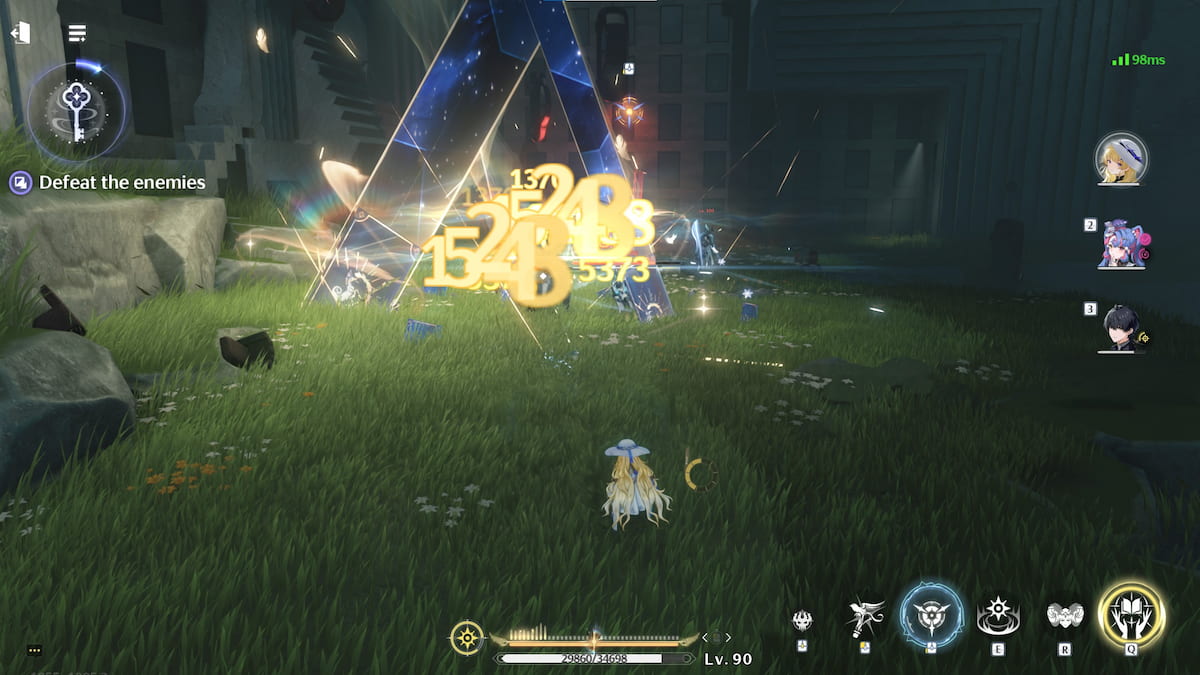This screenshot has height=675, width=1200.
Task: Select the key emblem circle
Action: coord(76,104)
